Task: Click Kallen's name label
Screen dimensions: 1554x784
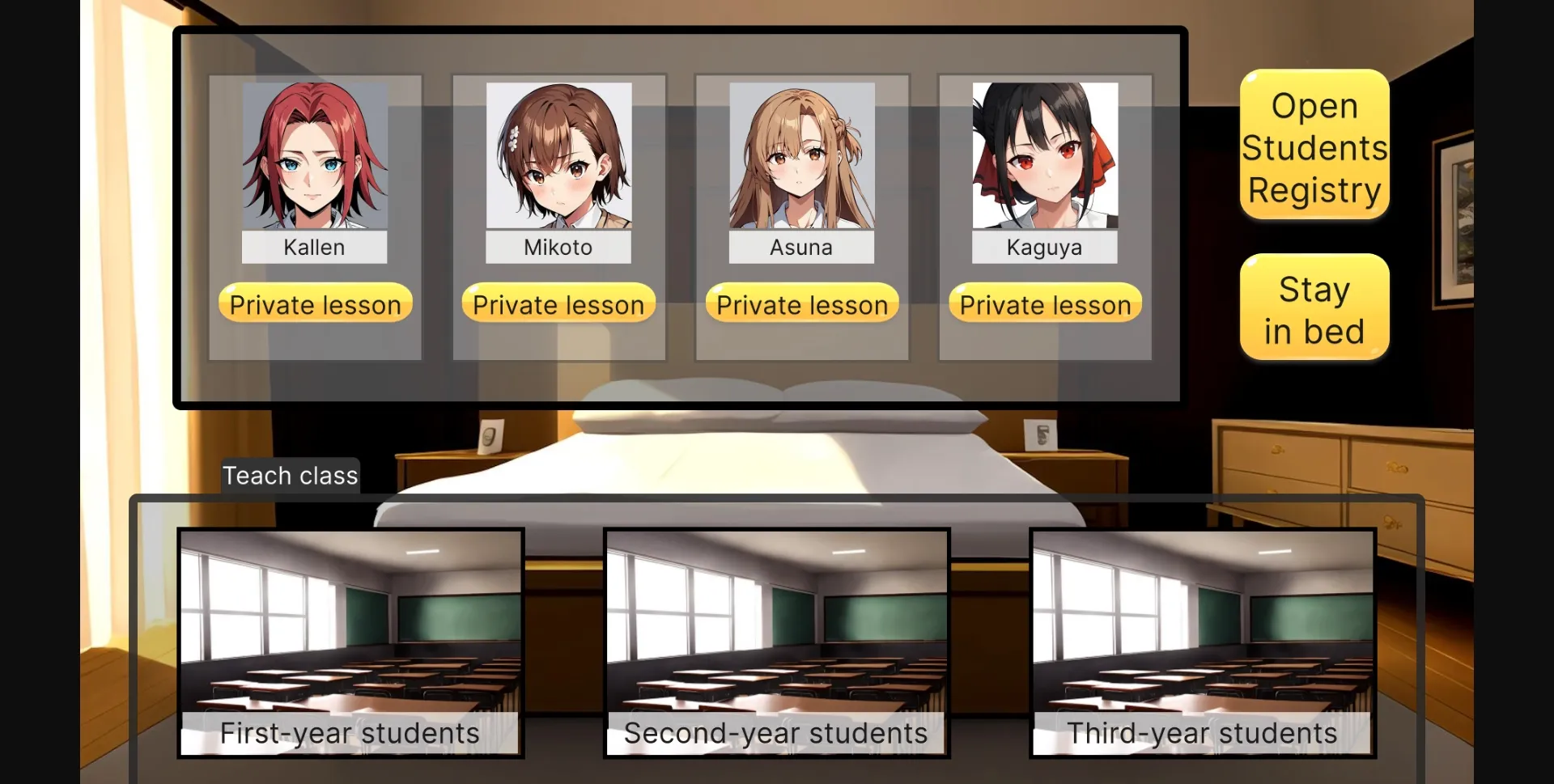Action: point(315,248)
